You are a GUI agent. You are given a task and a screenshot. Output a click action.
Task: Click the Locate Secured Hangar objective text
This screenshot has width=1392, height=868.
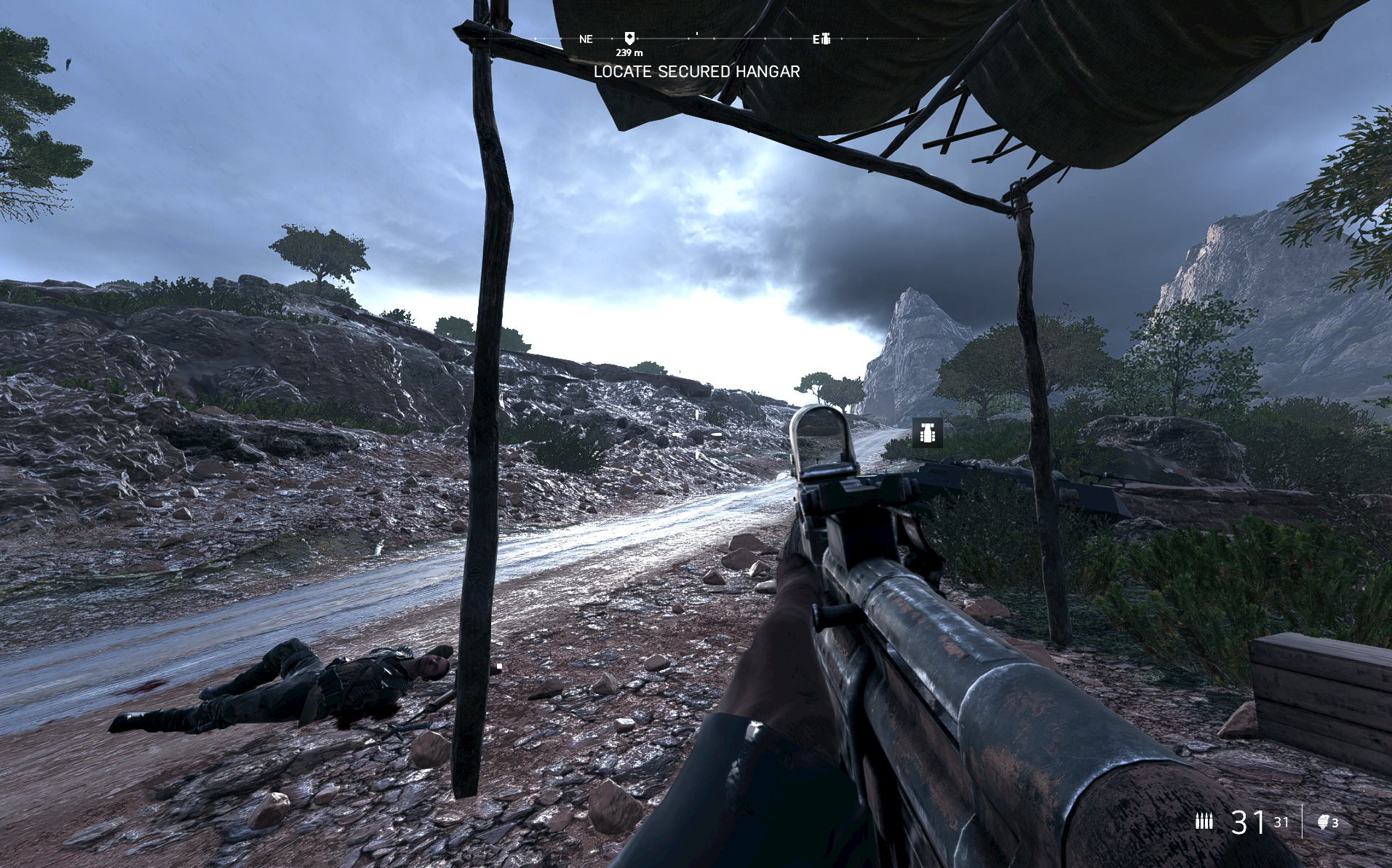pyautogui.click(x=696, y=71)
